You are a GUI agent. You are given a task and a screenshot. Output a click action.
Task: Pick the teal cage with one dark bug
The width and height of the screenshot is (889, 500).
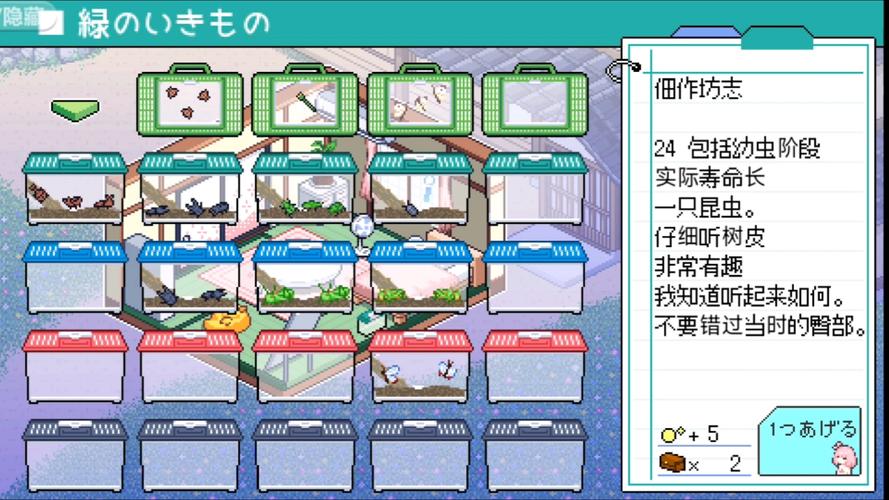(x=420, y=190)
